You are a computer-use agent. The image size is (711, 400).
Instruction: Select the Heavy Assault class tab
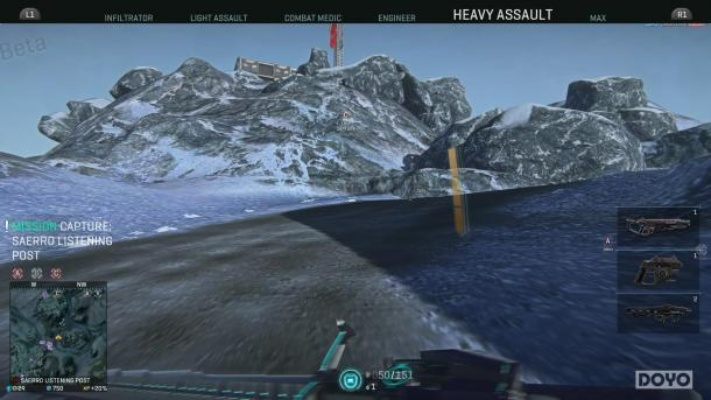[502, 15]
